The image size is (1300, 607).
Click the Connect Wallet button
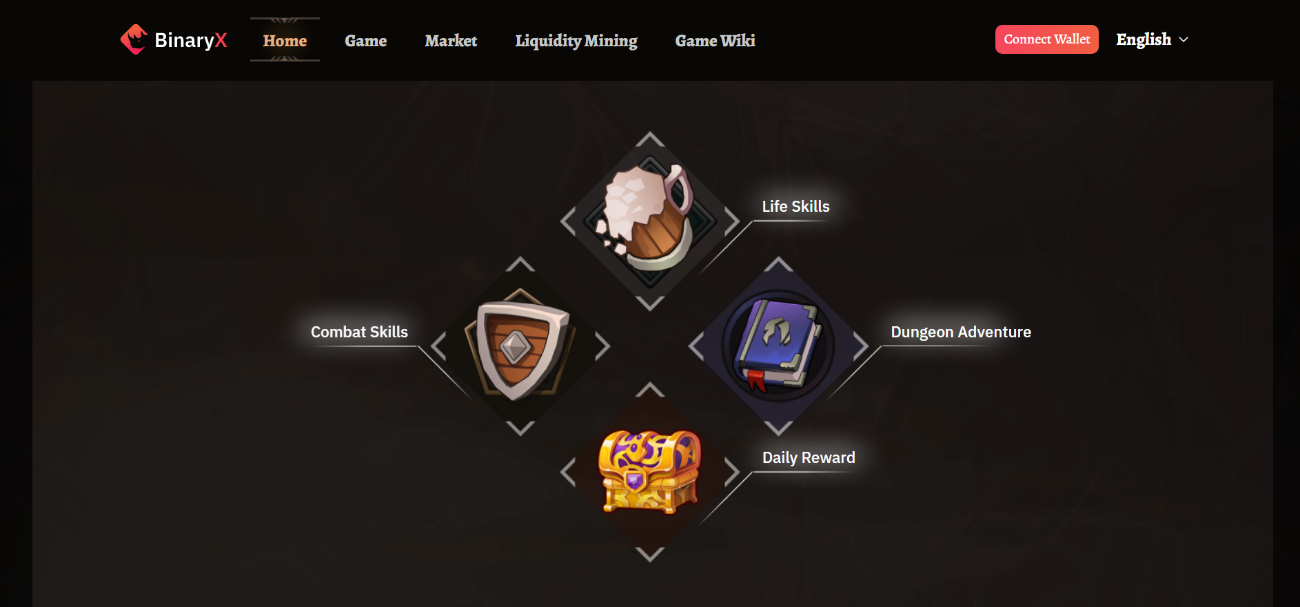click(x=1047, y=39)
